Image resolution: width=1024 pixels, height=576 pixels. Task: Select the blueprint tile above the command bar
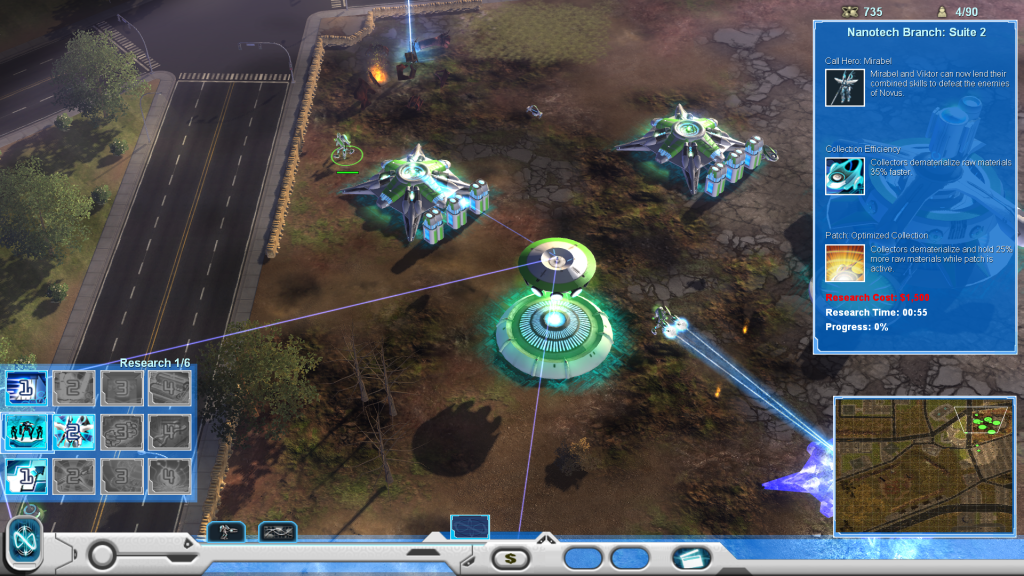pos(469,526)
